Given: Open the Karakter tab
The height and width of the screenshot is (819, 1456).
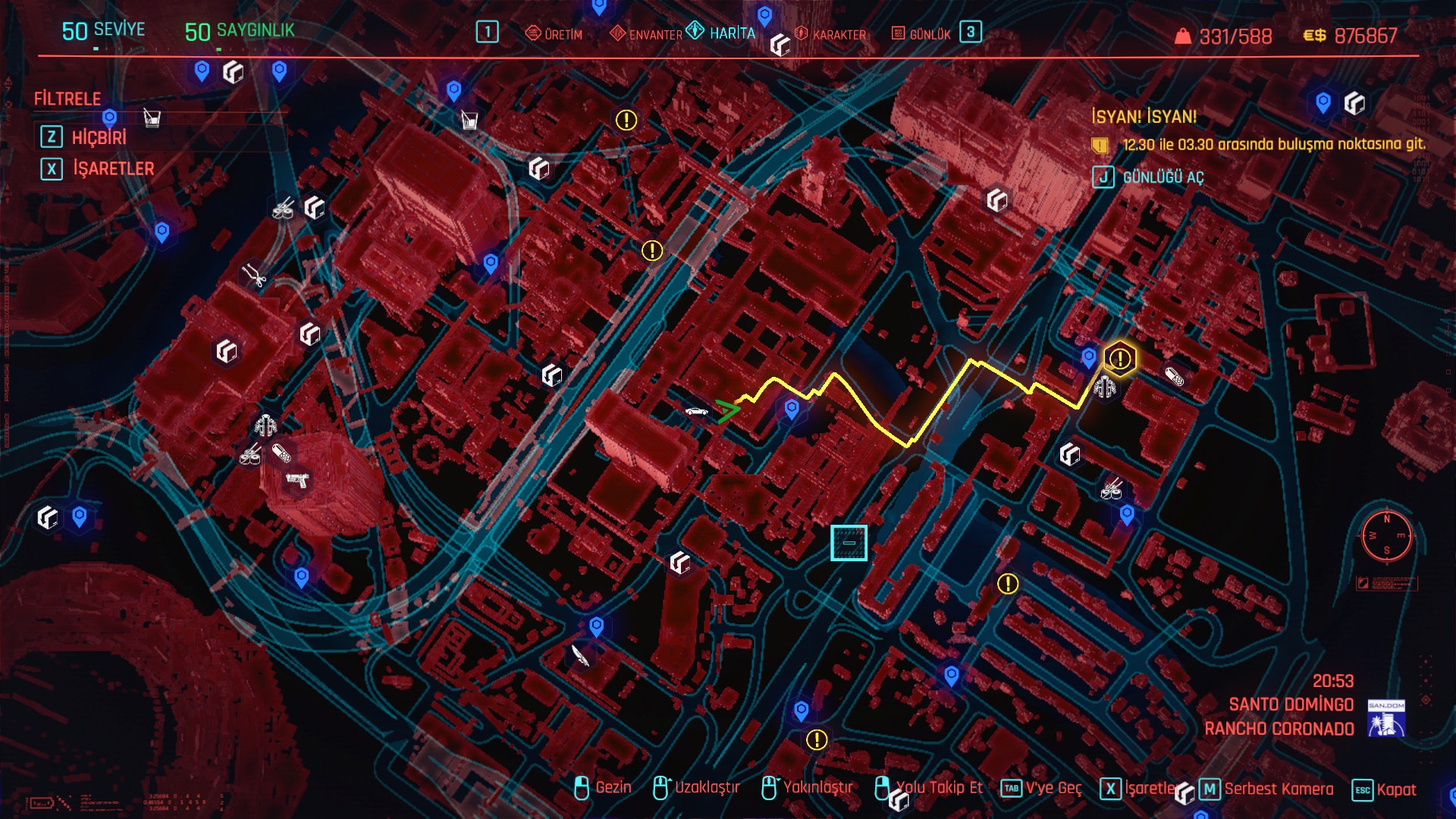Looking at the screenshot, I should 830,34.
